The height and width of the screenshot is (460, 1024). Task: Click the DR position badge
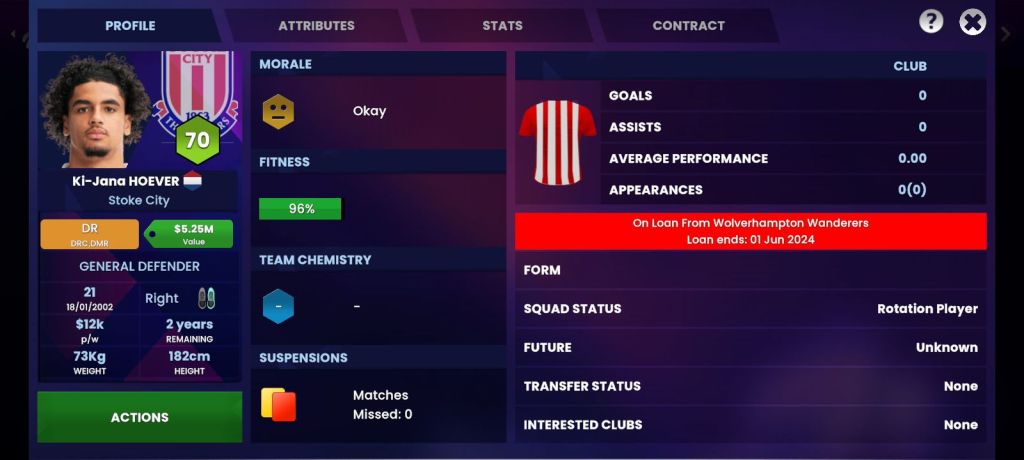pyautogui.click(x=90, y=234)
